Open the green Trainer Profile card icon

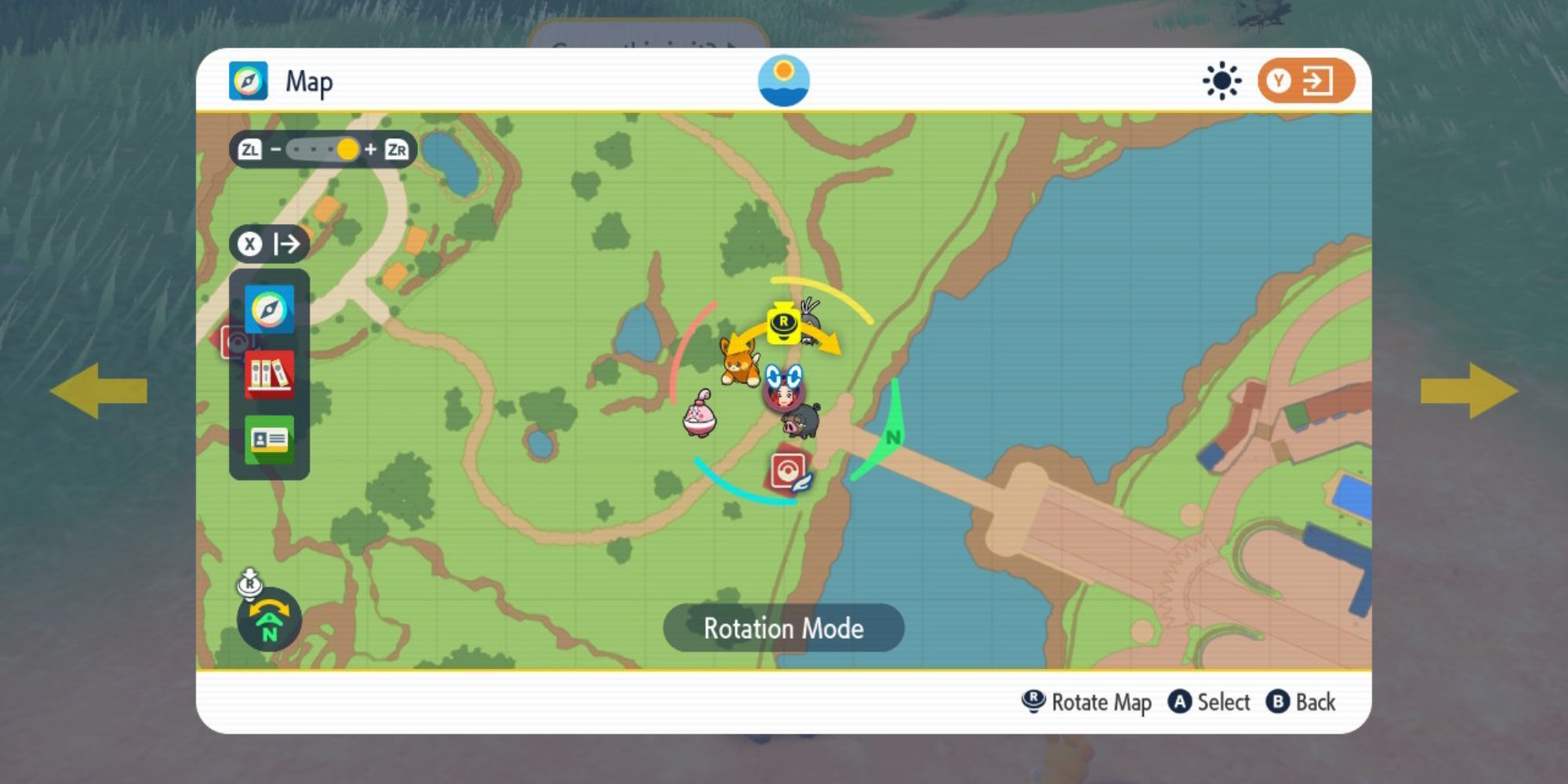pos(269,439)
